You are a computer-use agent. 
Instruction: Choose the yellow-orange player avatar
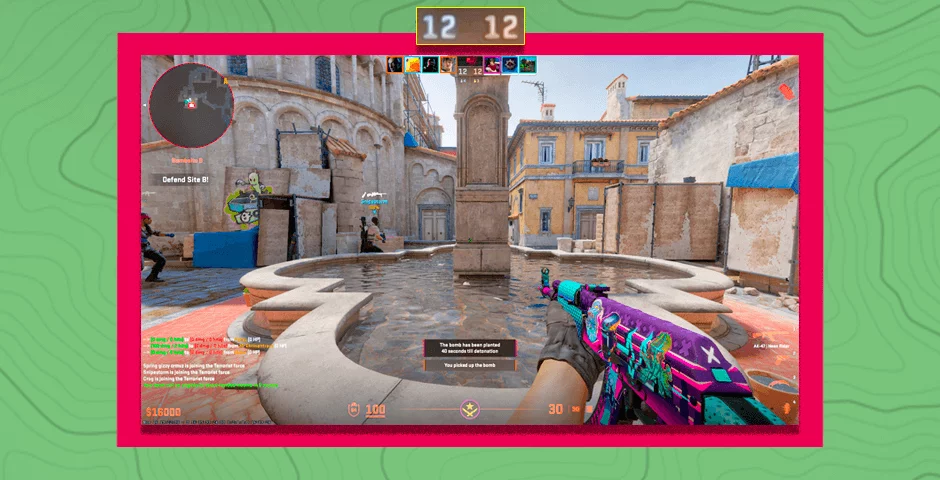click(412, 65)
